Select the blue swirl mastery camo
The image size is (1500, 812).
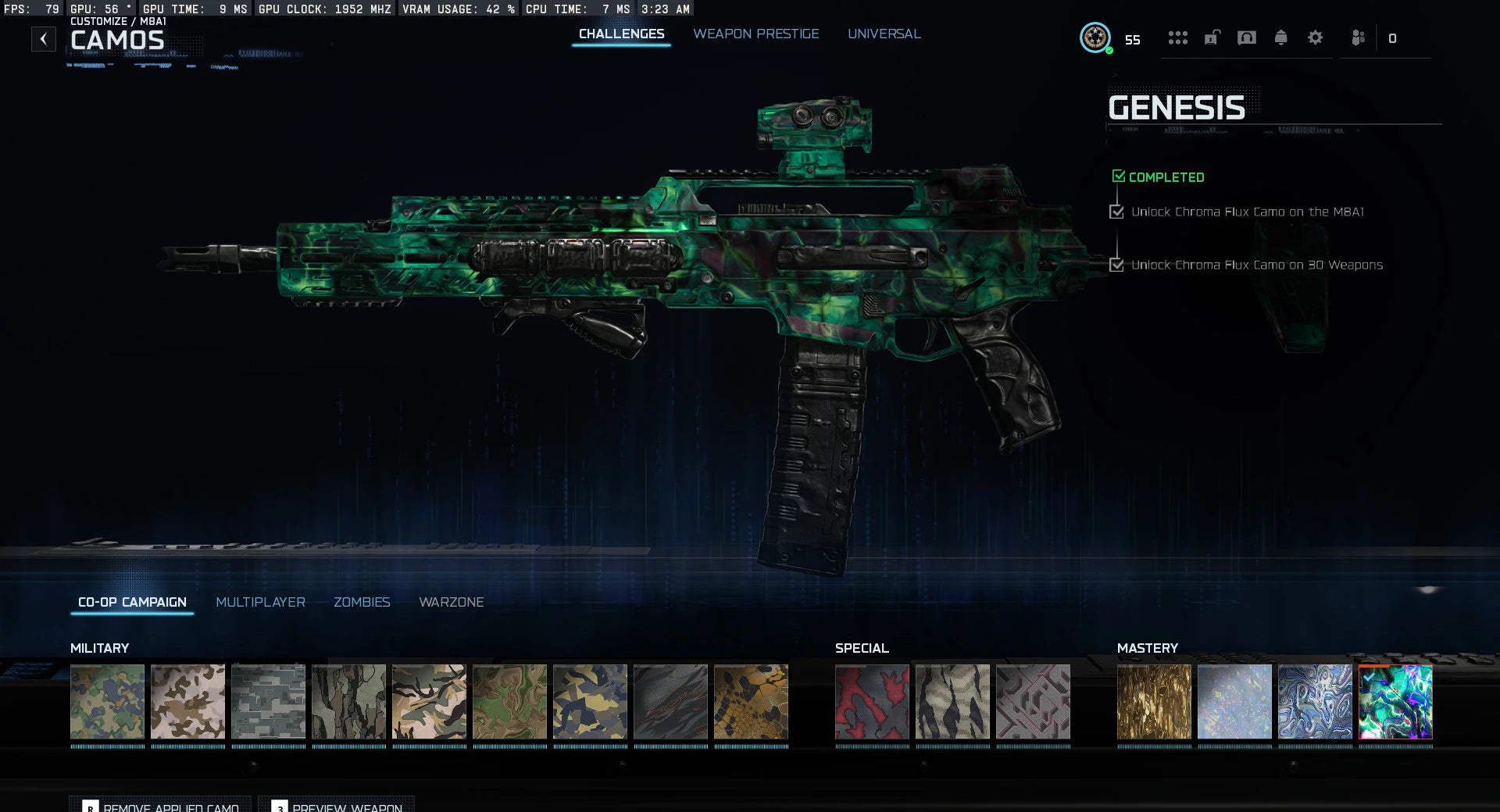[x=1315, y=701]
